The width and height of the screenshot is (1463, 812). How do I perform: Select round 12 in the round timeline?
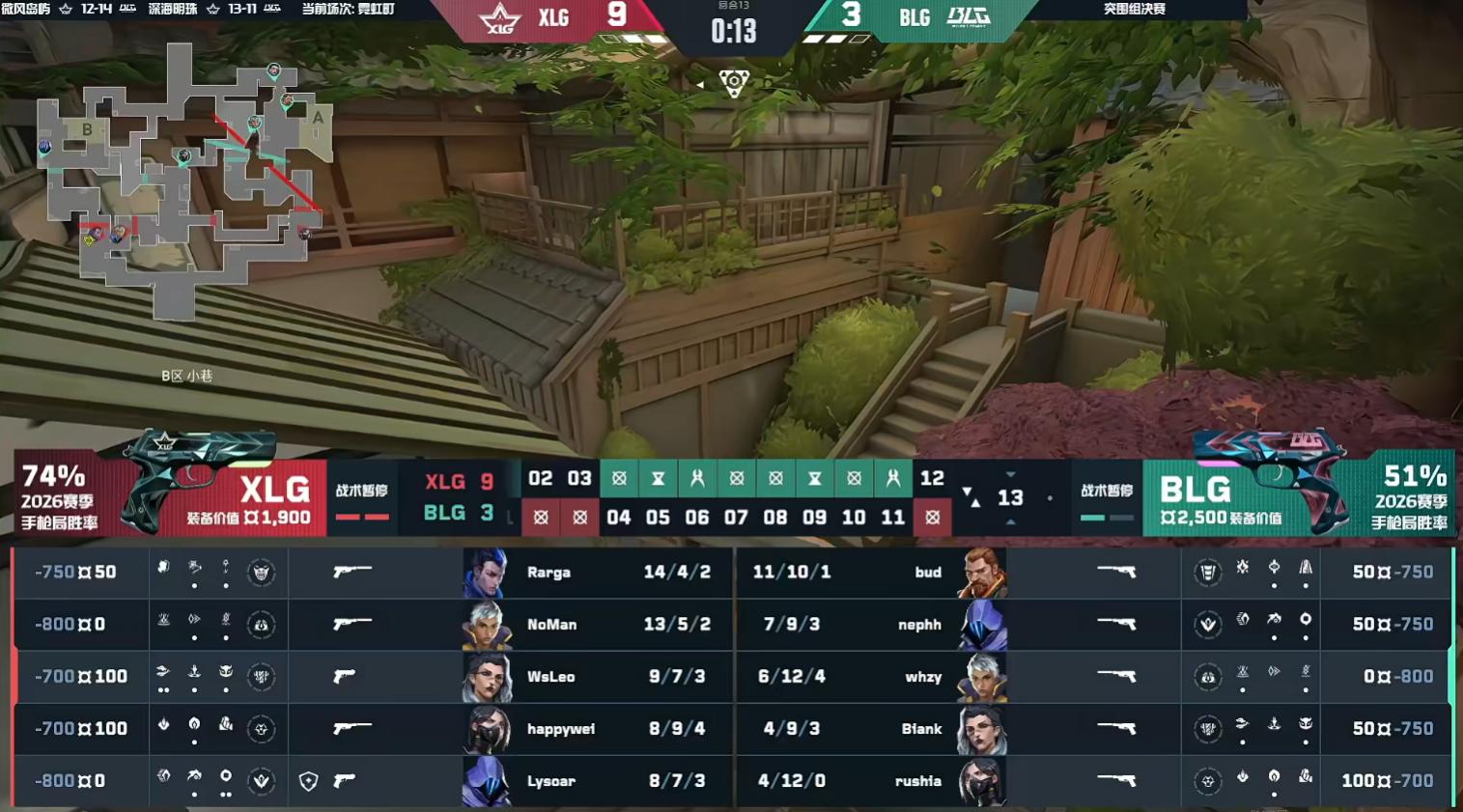pos(932,479)
